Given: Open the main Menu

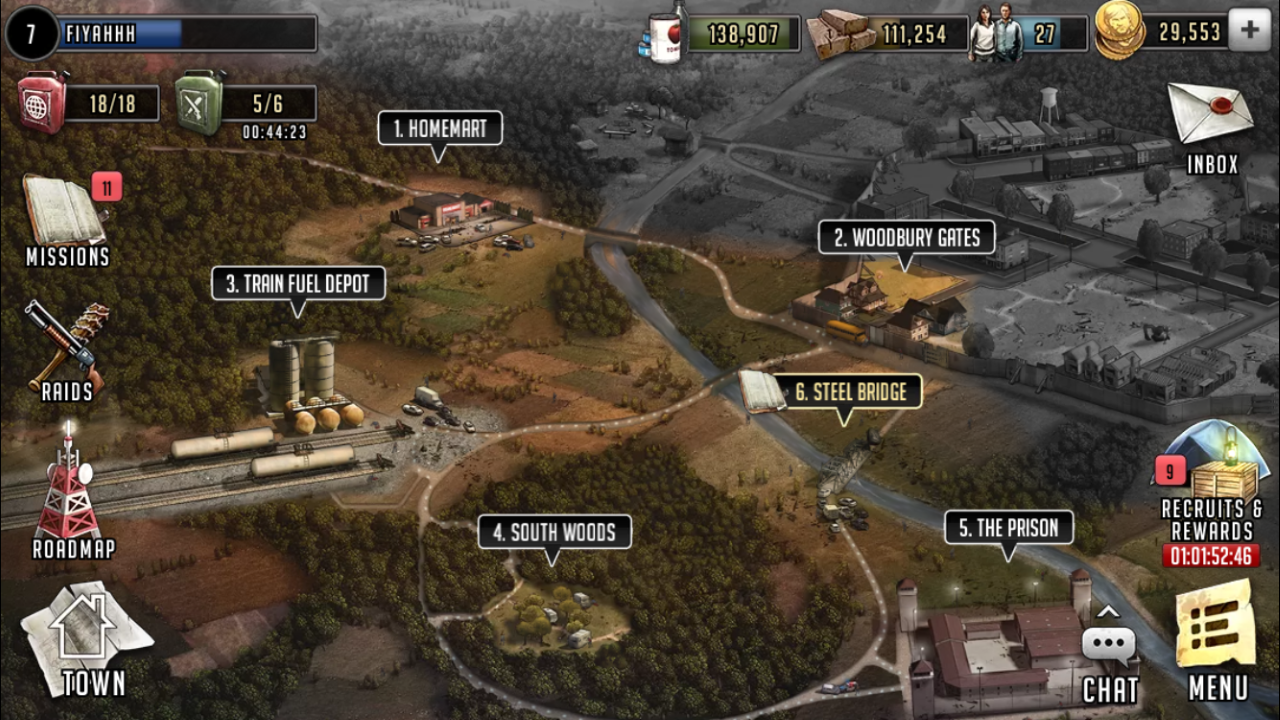Looking at the screenshot, I should coord(1216,640).
